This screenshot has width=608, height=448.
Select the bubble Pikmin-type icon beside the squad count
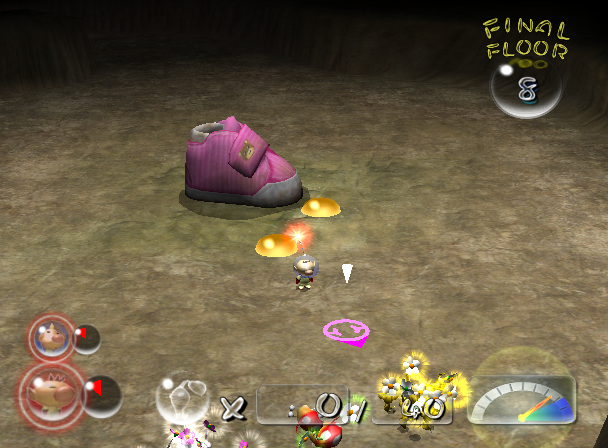(x=183, y=397)
